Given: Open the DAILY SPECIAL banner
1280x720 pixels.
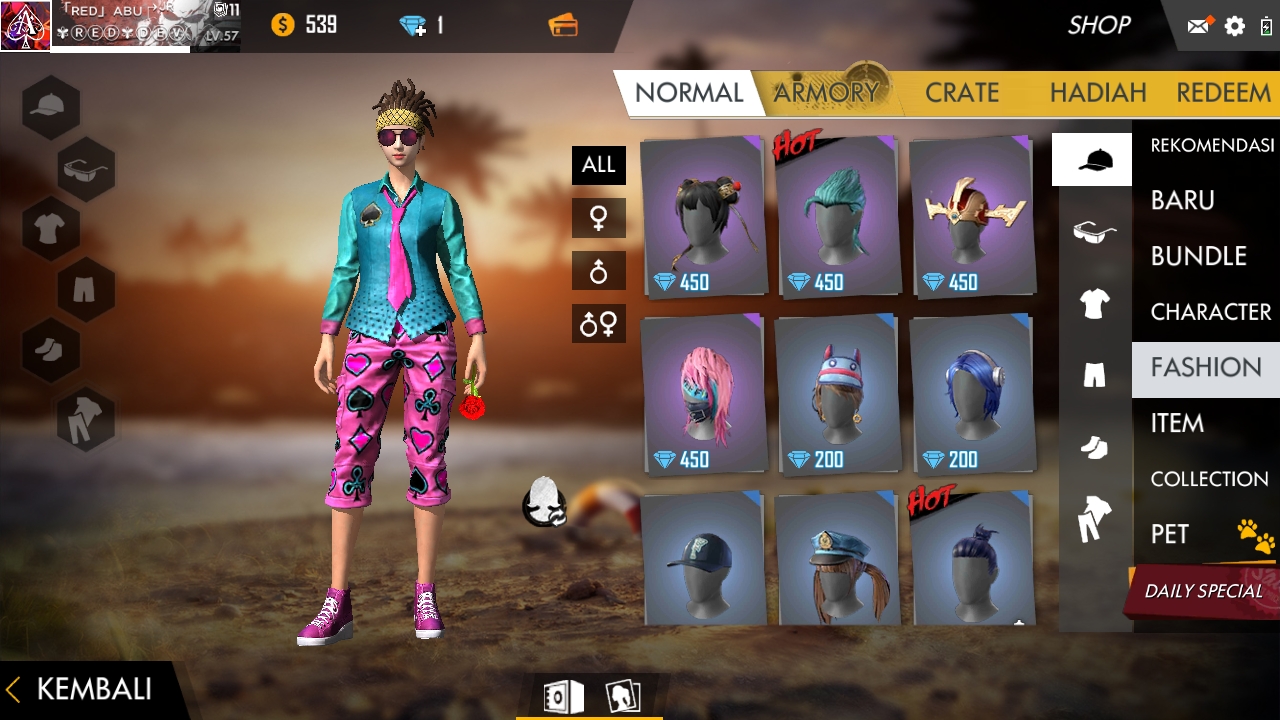Looking at the screenshot, I should (1204, 590).
